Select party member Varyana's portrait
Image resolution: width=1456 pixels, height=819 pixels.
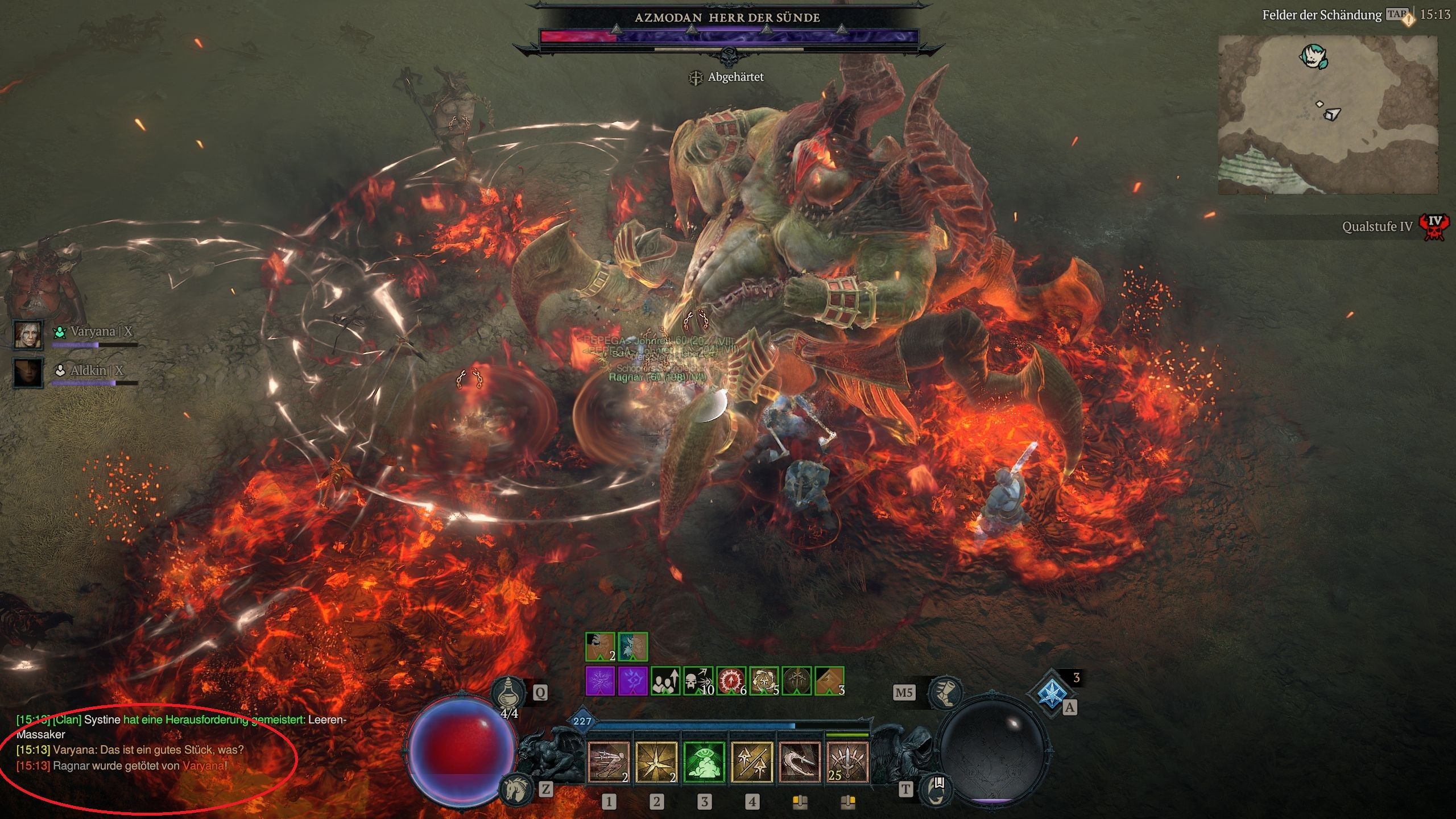[28, 335]
